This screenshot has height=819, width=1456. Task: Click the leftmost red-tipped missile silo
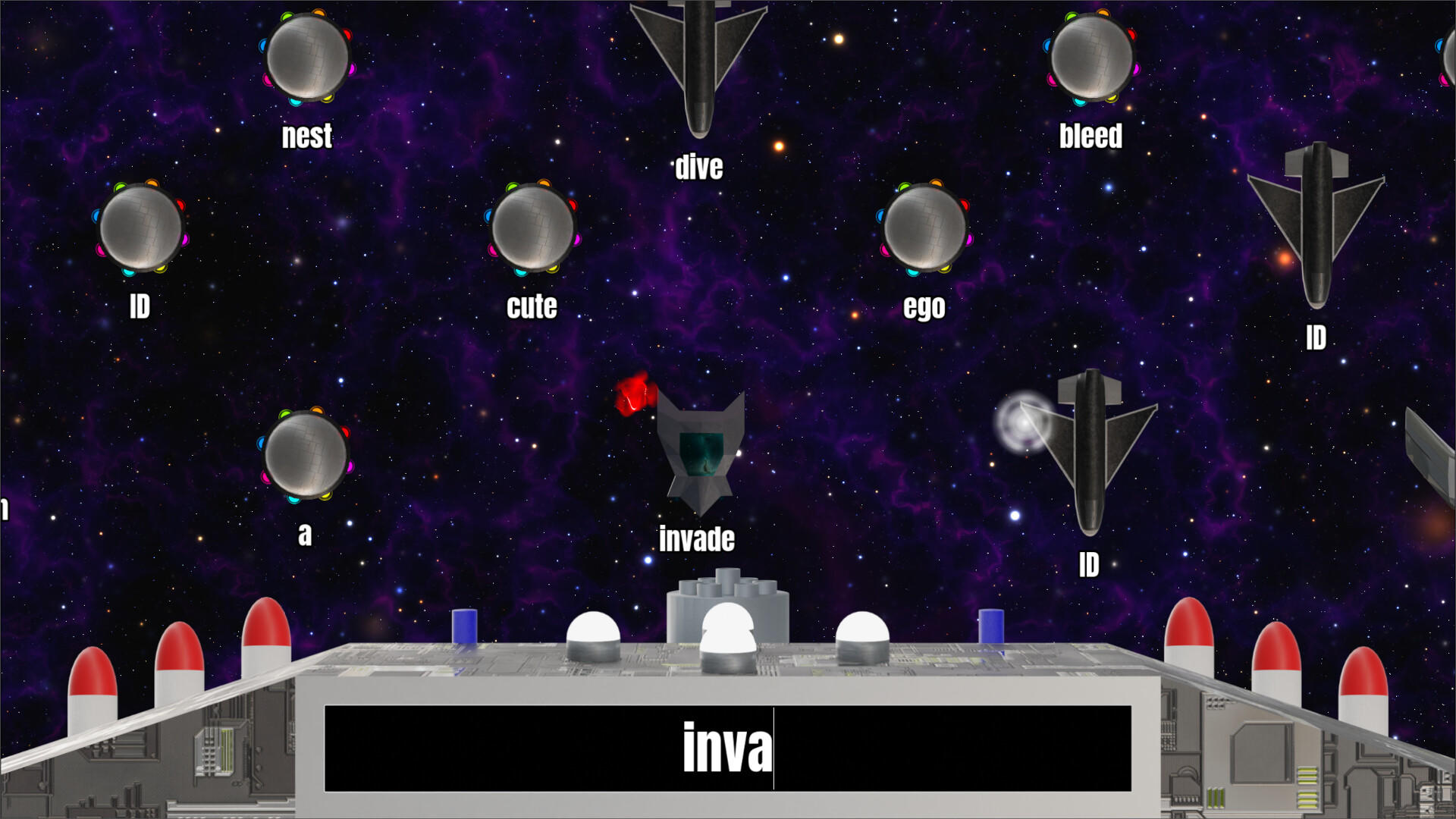(91, 682)
